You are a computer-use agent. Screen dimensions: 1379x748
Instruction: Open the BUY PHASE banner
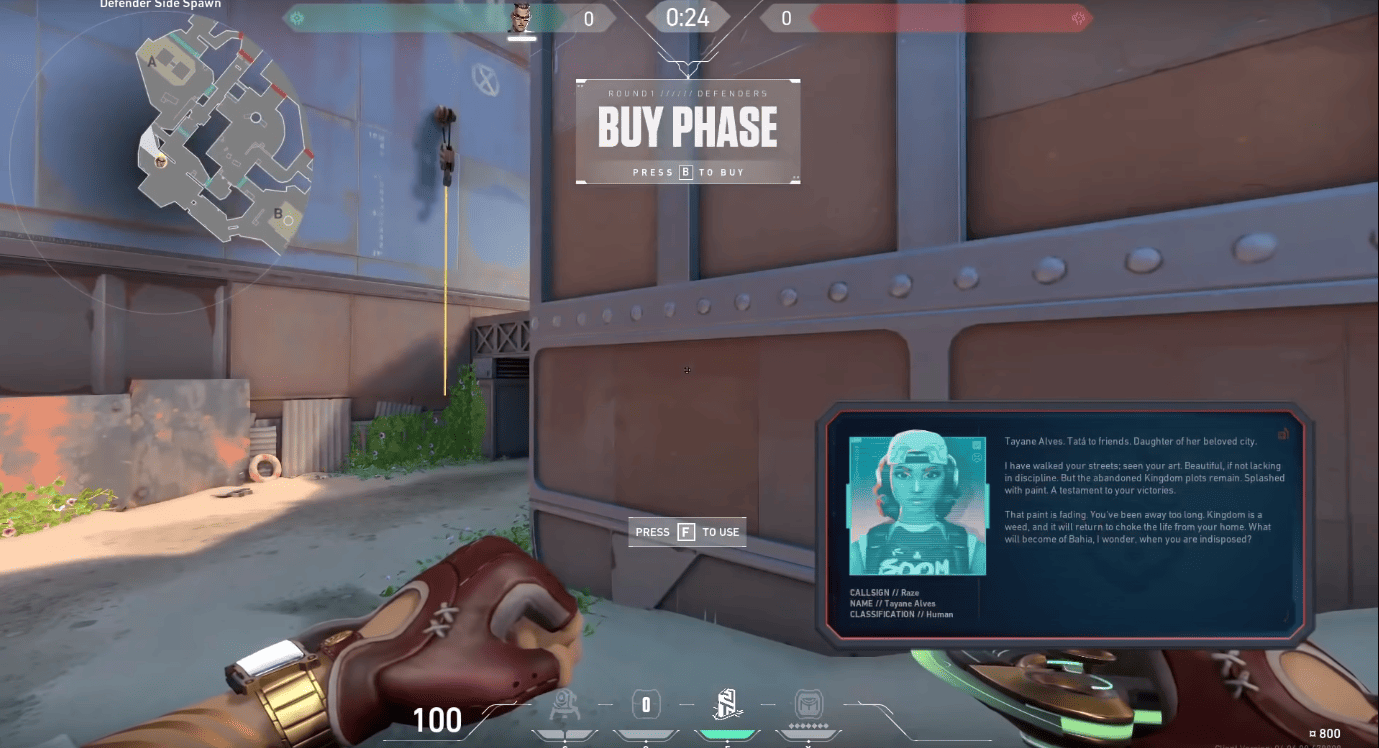click(687, 126)
